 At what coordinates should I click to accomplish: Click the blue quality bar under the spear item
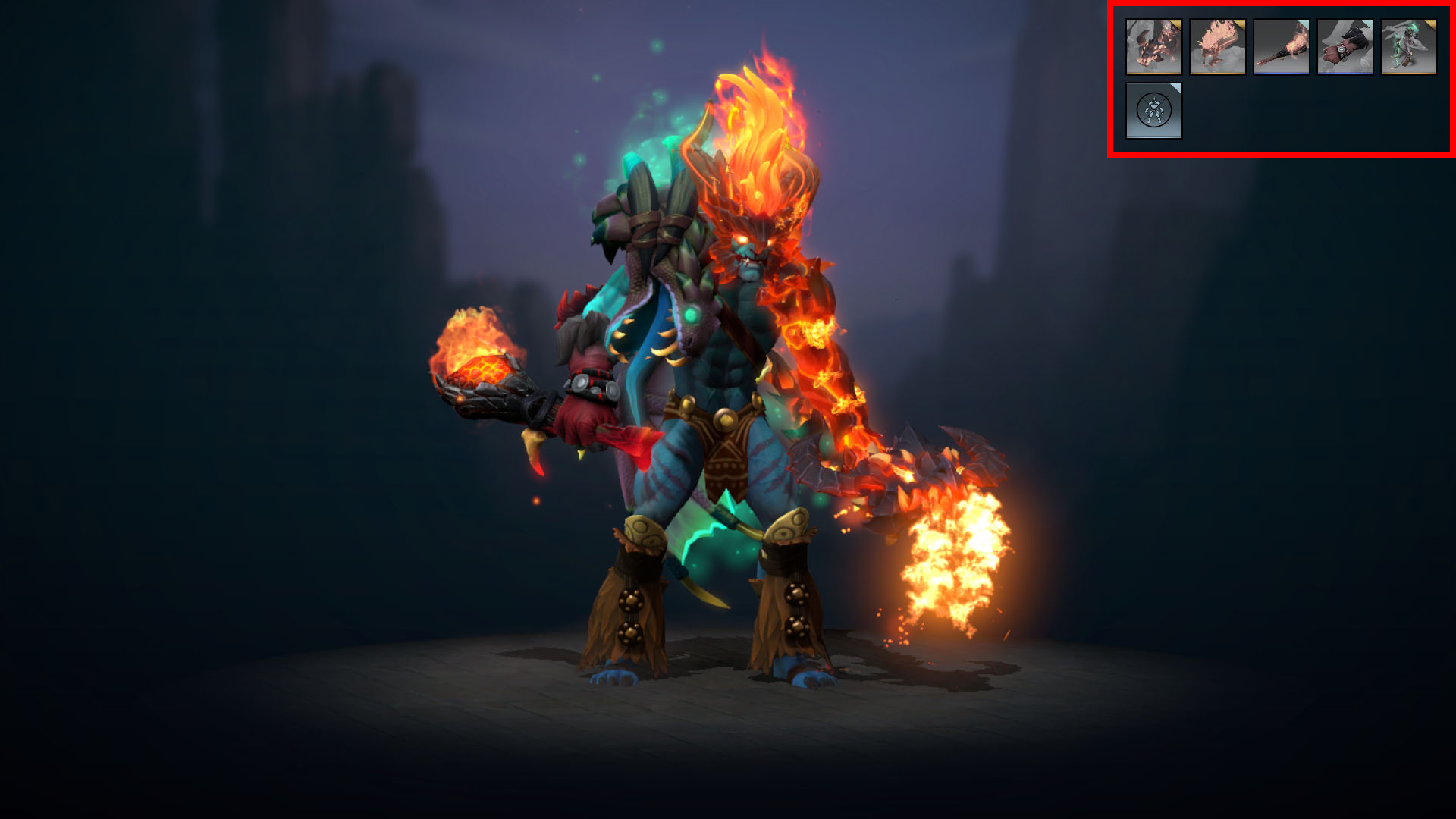pos(1282,73)
